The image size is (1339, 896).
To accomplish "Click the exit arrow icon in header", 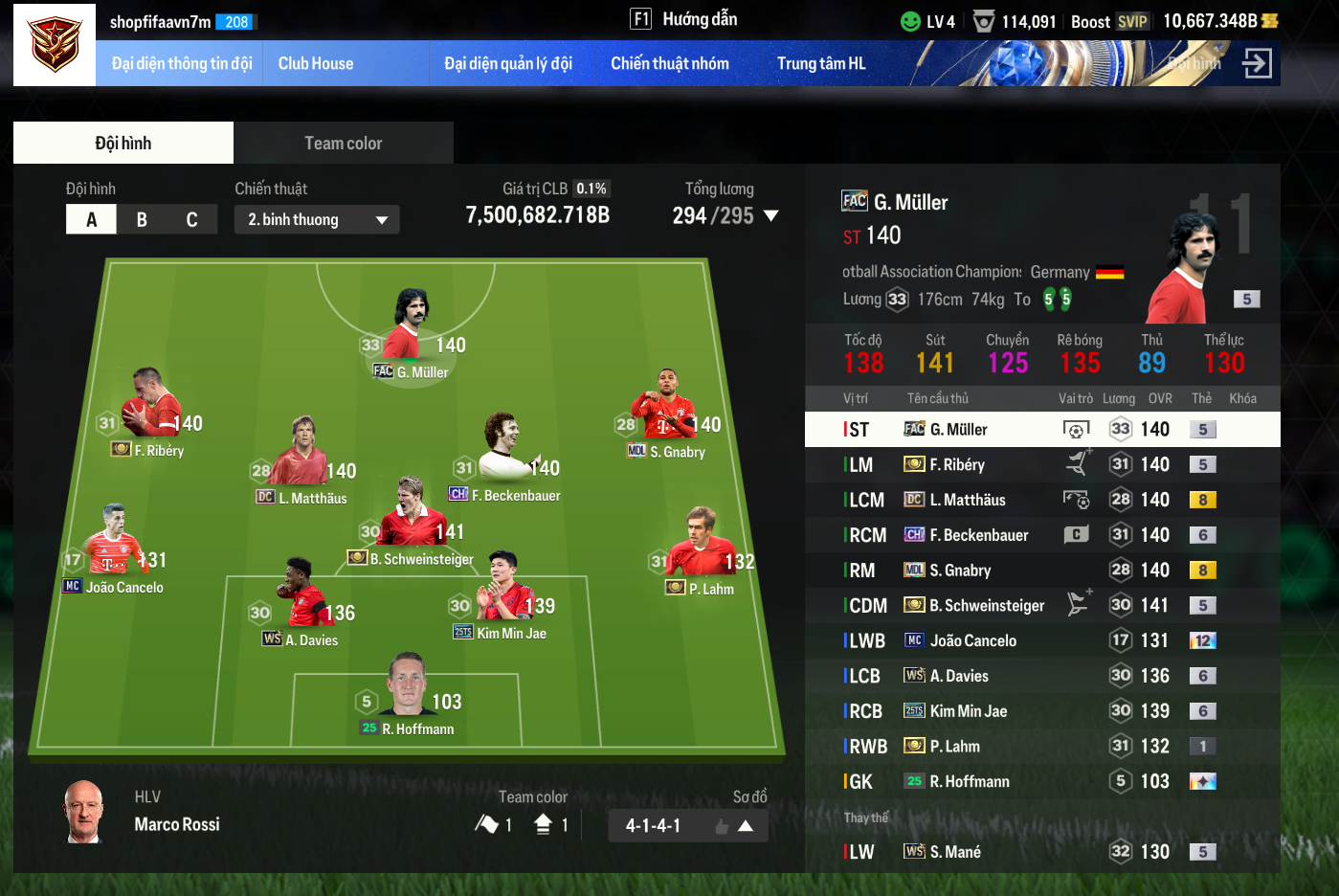I will coord(1257,63).
